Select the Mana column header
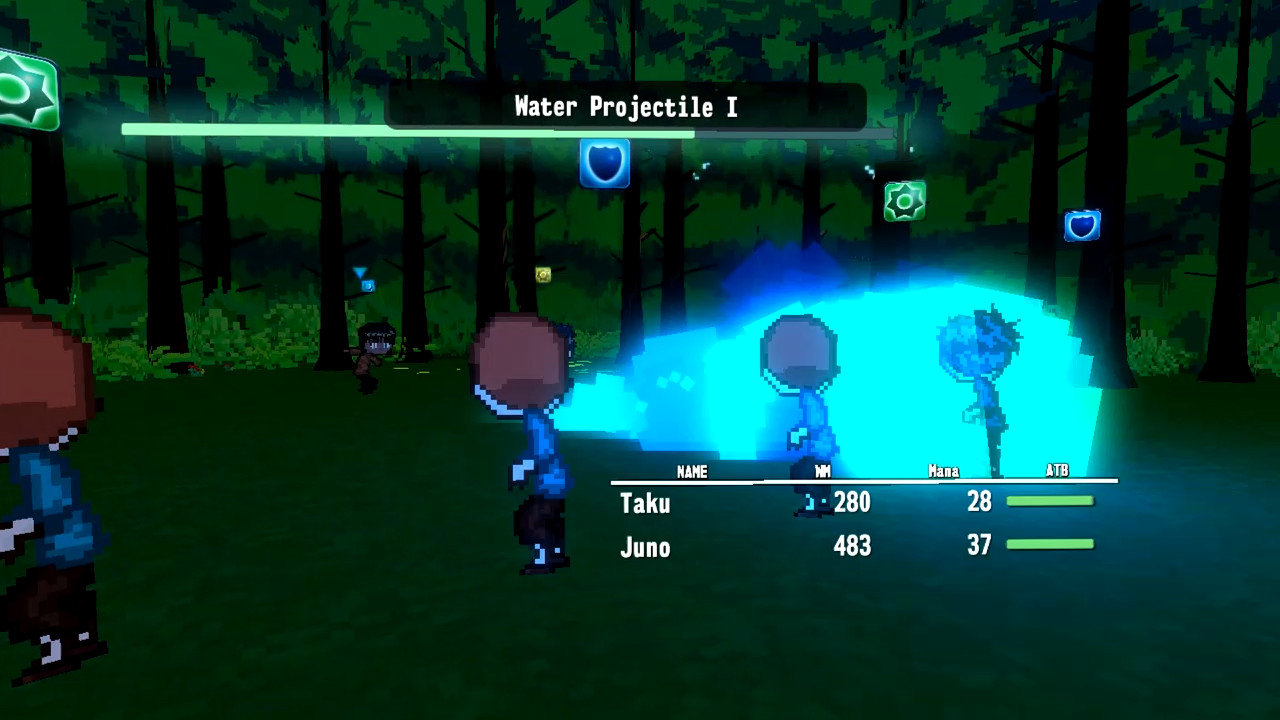This screenshot has width=1280, height=720. pyautogui.click(x=943, y=471)
